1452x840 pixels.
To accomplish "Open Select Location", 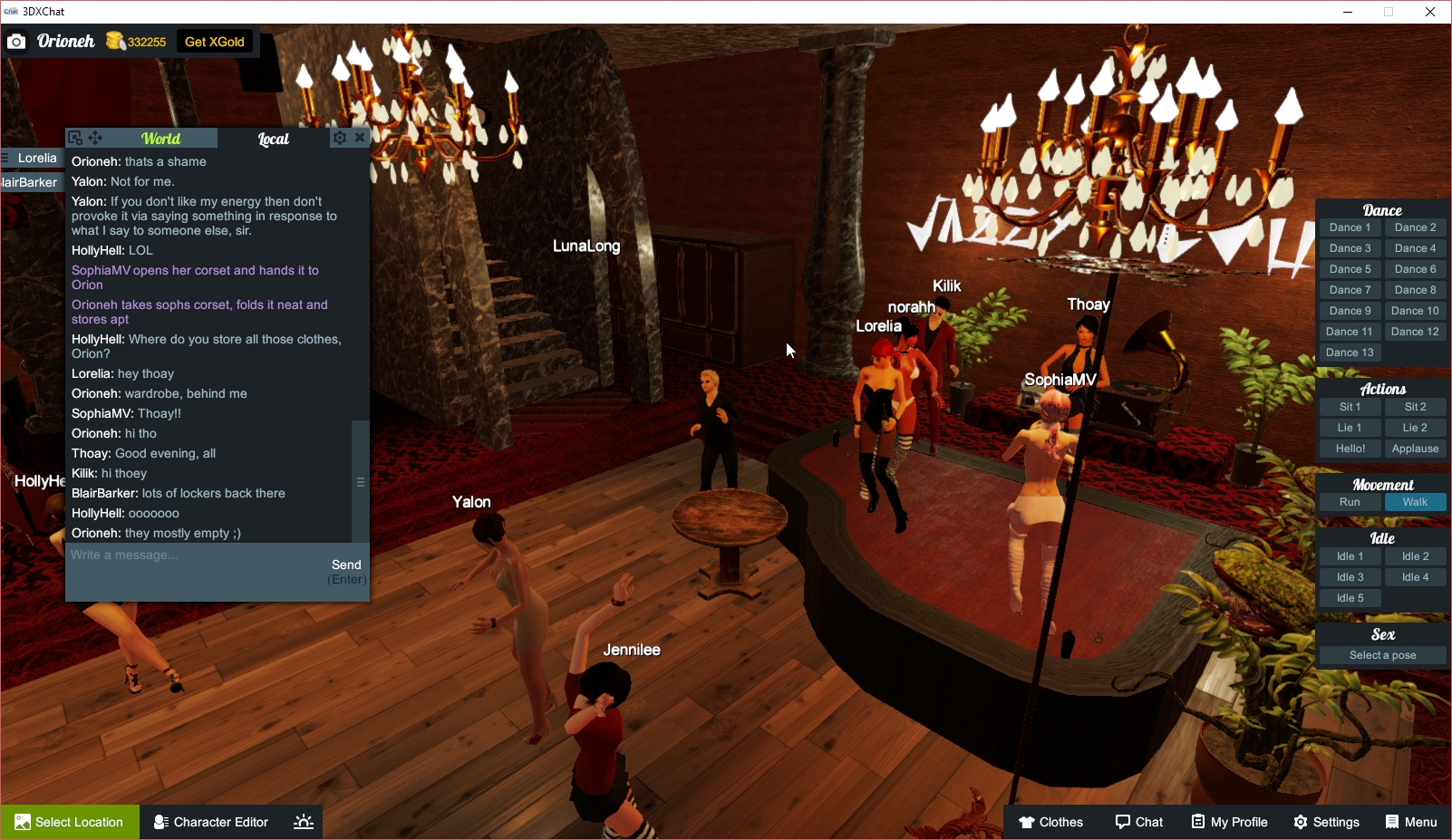I will [70, 822].
